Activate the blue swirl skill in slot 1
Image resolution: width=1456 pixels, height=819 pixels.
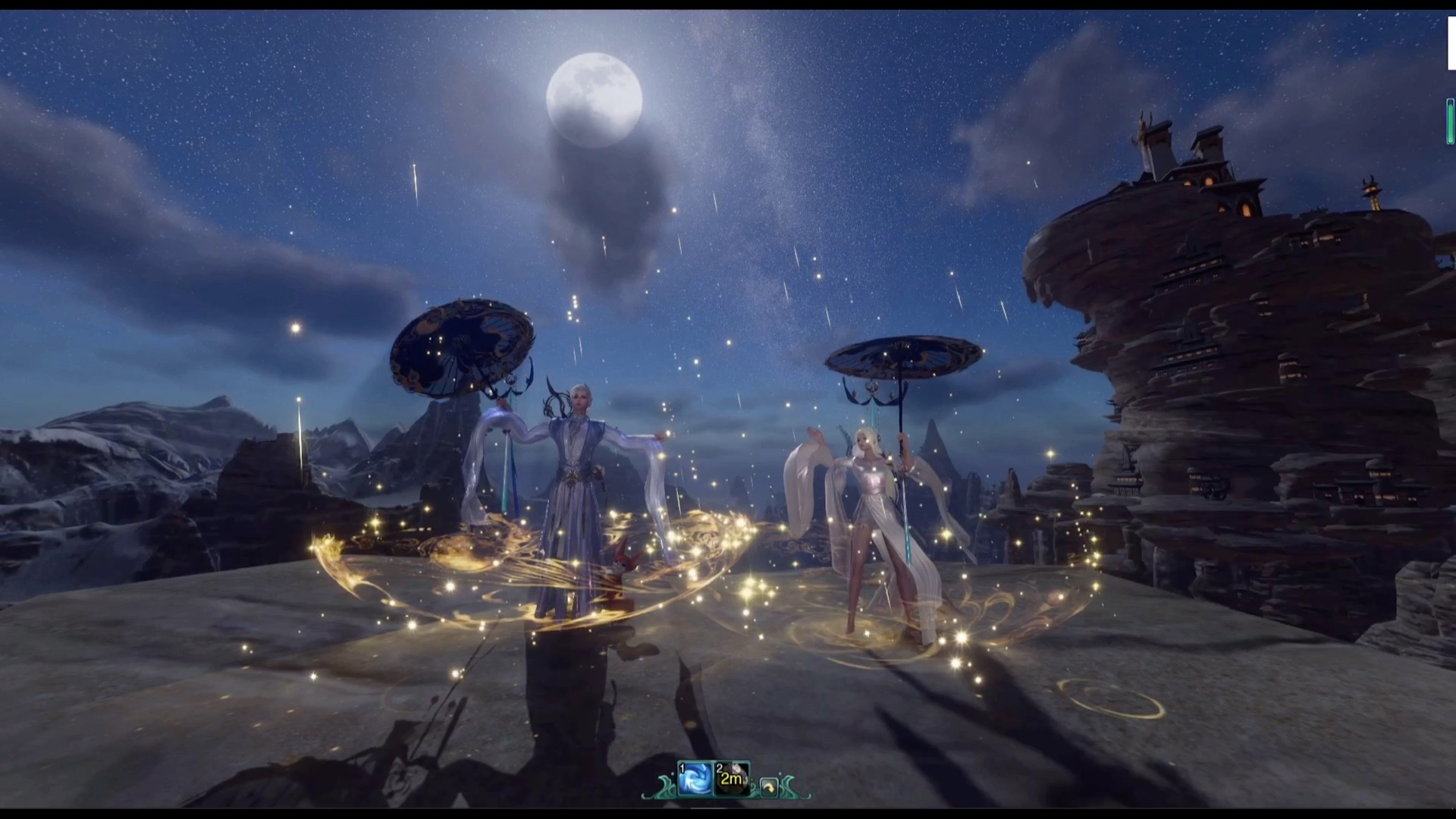click(695, 779)
